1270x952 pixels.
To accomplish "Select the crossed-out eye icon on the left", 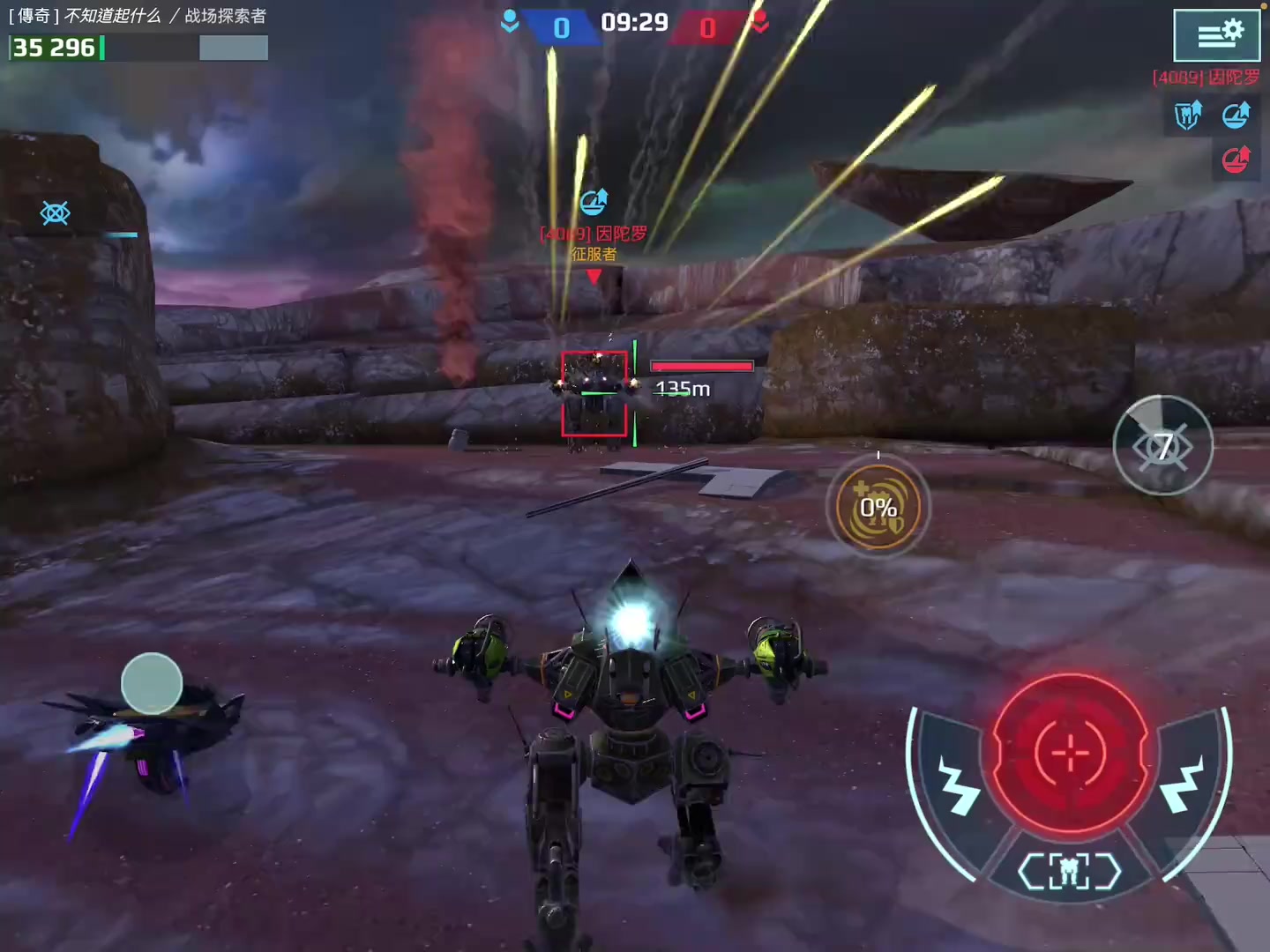I will [x=56, y=212].
